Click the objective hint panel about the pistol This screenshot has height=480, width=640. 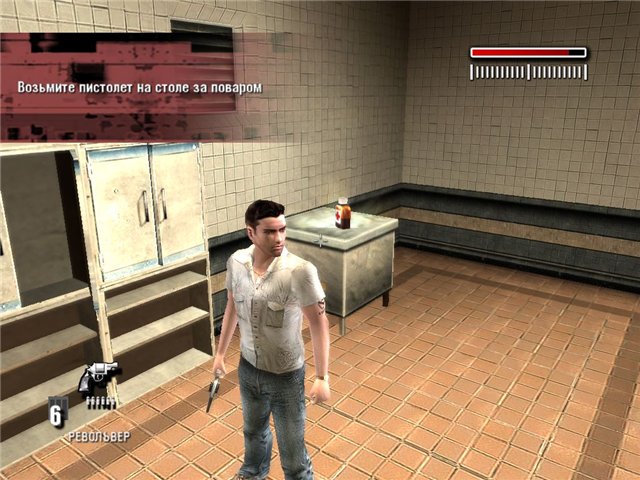point(139,87)
